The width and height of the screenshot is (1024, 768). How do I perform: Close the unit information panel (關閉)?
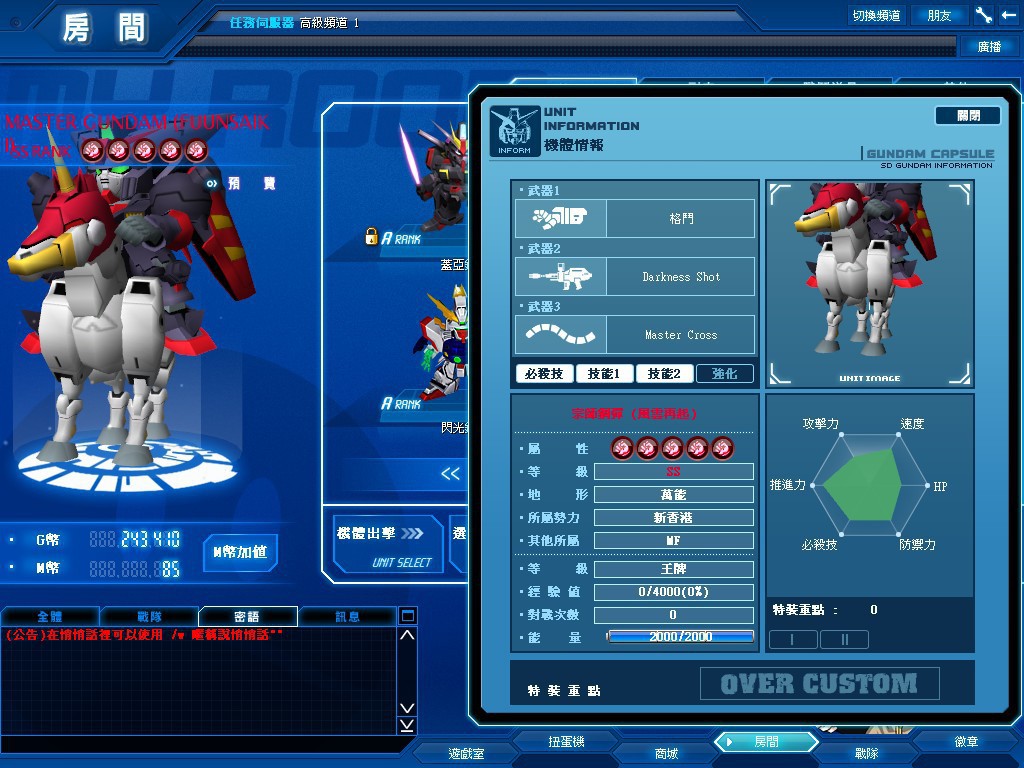pyautogui.click(x=967, y=116)
